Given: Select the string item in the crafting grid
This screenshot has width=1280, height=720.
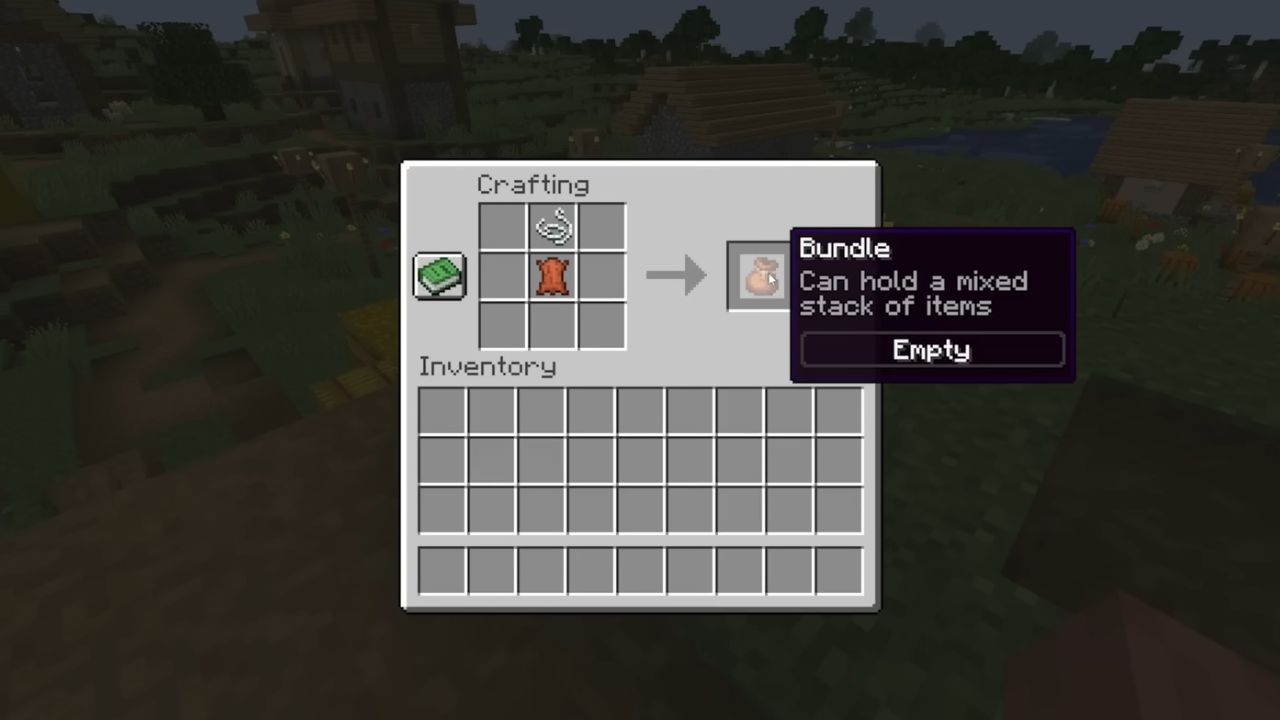Looking at the screenshot, I should point(552,226).
